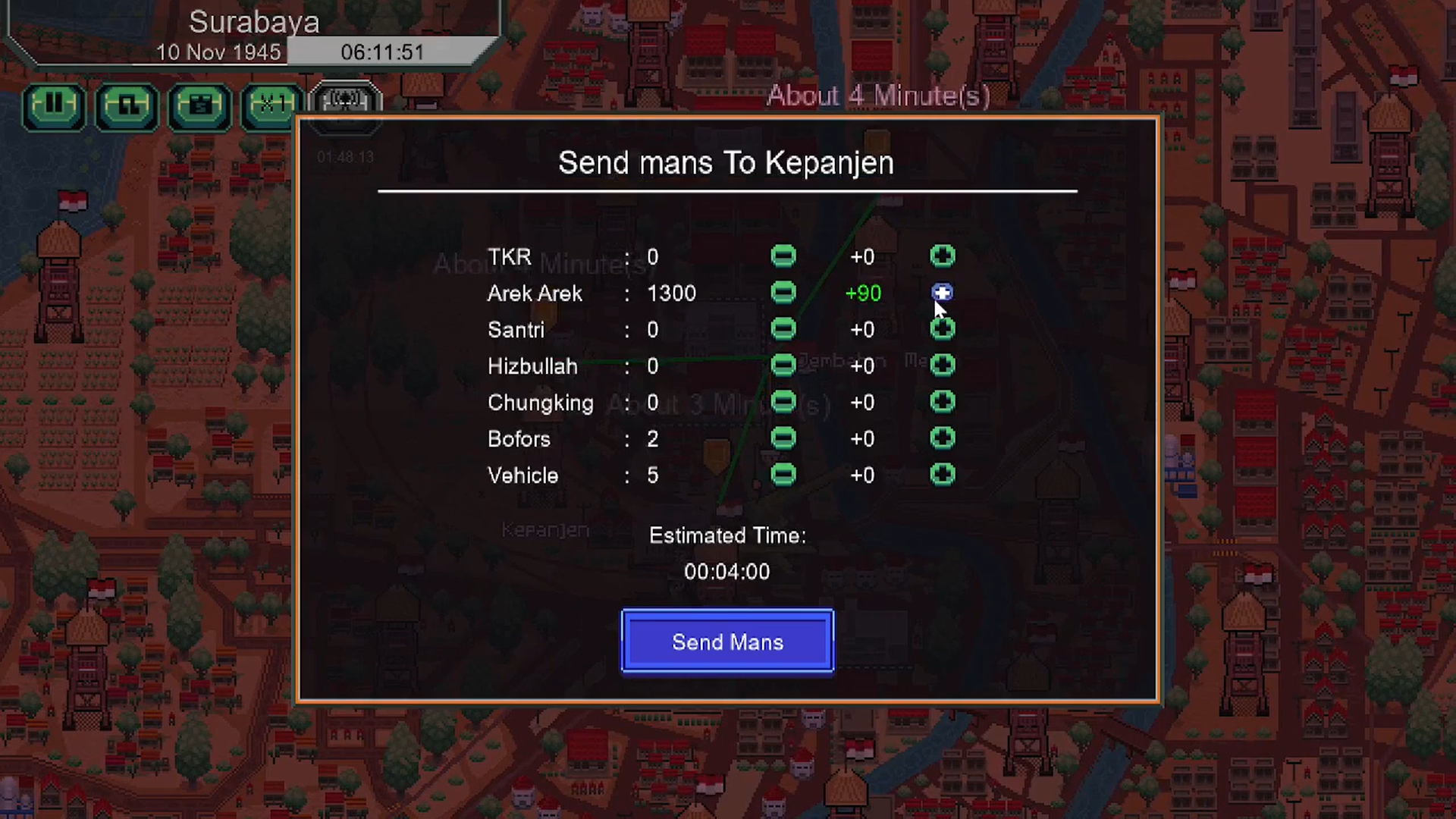
Task: Remove a Bofors gun from send
Action: click(783, 438)
